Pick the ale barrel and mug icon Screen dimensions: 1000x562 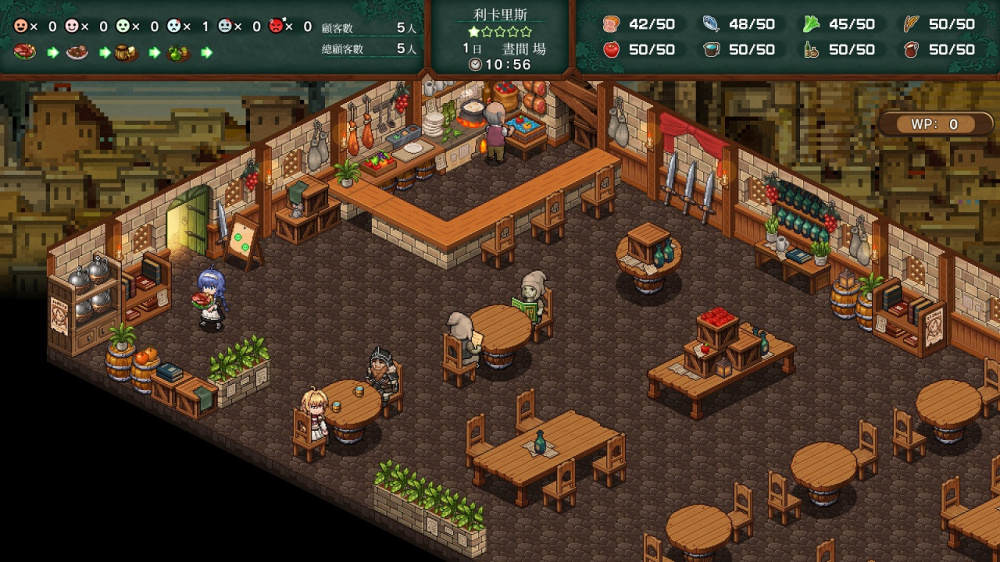point(127,52)
